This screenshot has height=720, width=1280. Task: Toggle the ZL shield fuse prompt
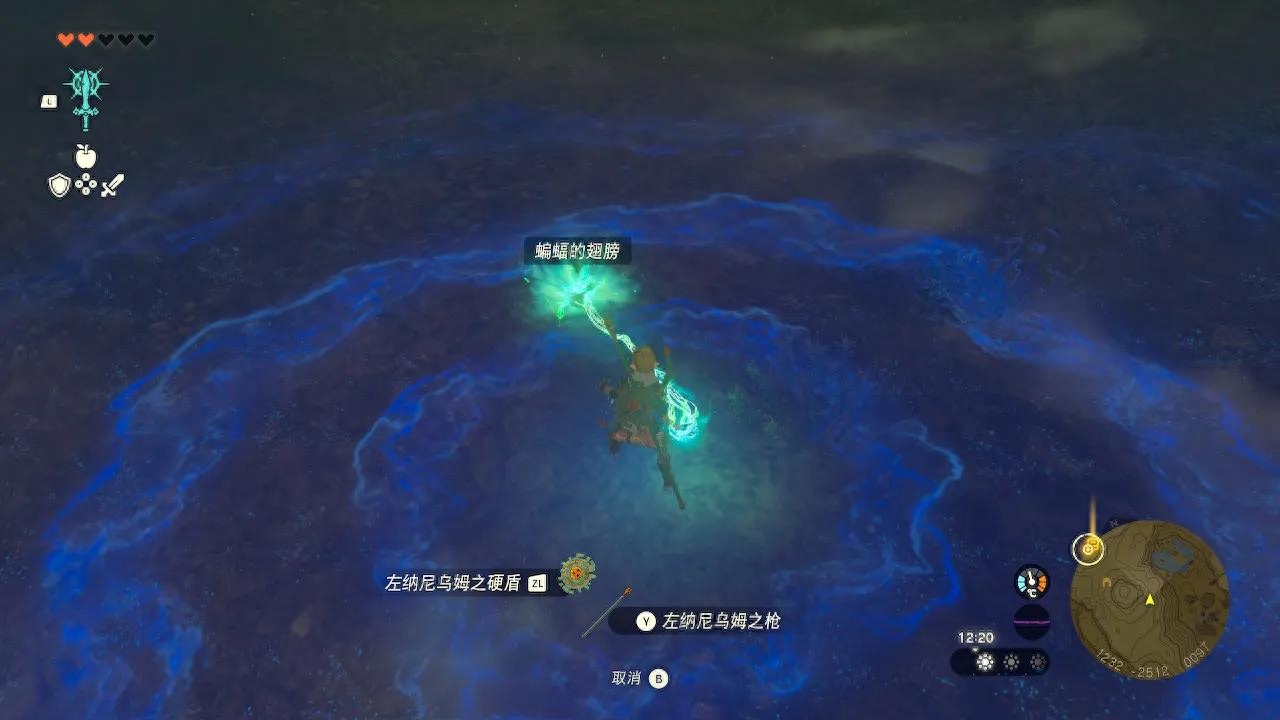click(535, 581)
